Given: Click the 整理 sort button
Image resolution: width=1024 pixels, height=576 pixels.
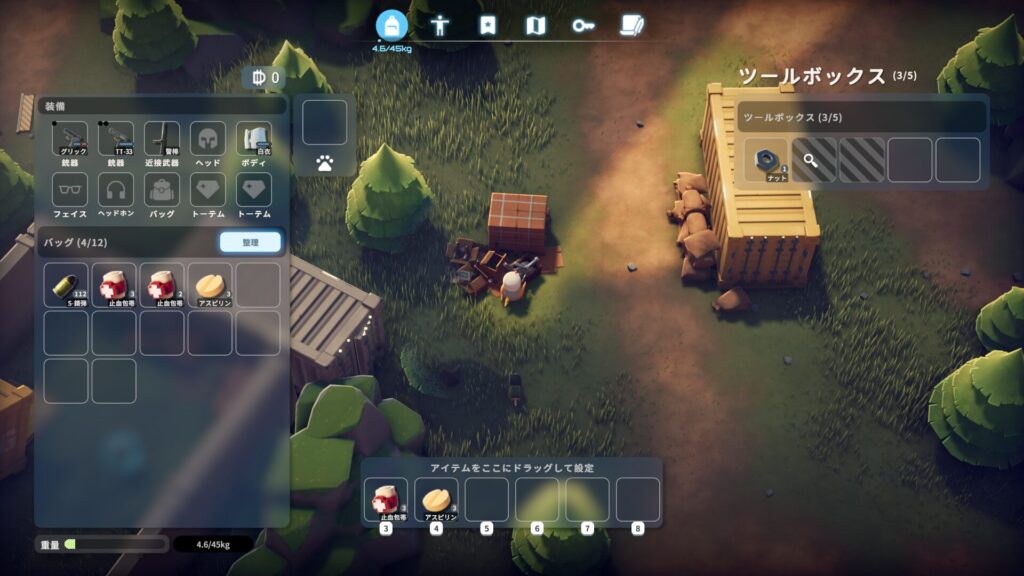Looking at the screenshot, I should [x=250, y=242].
